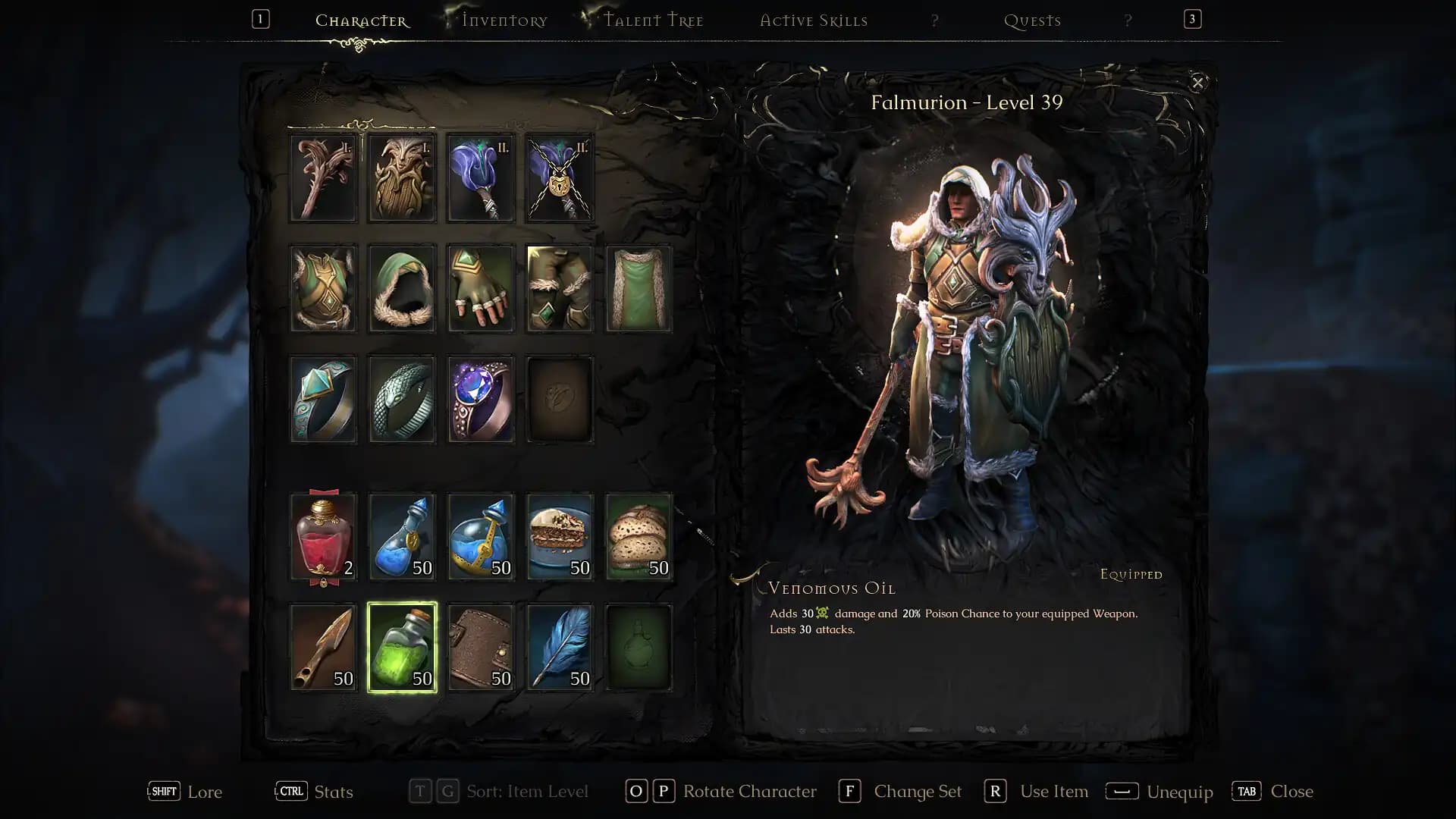Close the character window with the X

[x=1198, y=83]
